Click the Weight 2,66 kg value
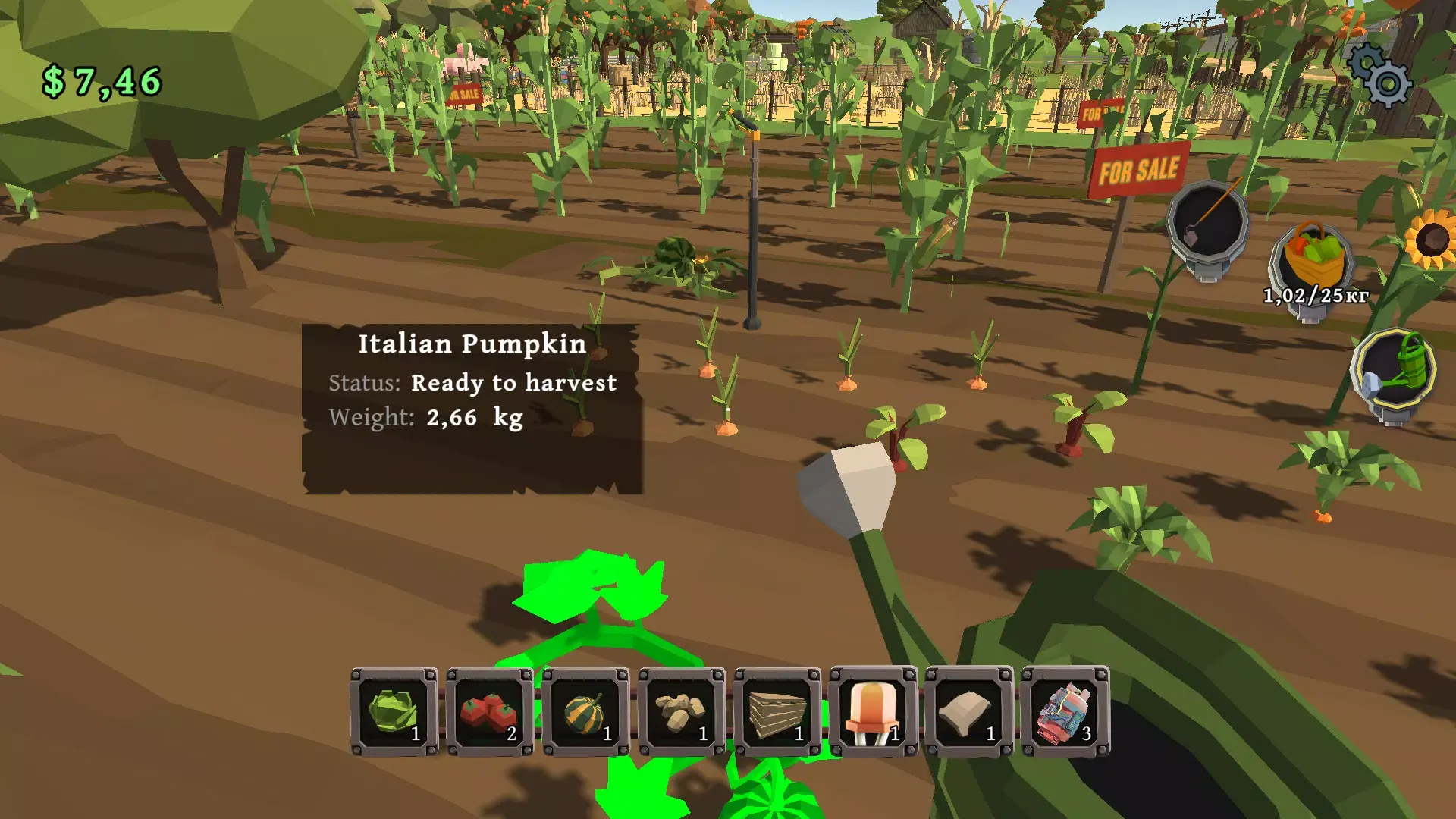 473,417
